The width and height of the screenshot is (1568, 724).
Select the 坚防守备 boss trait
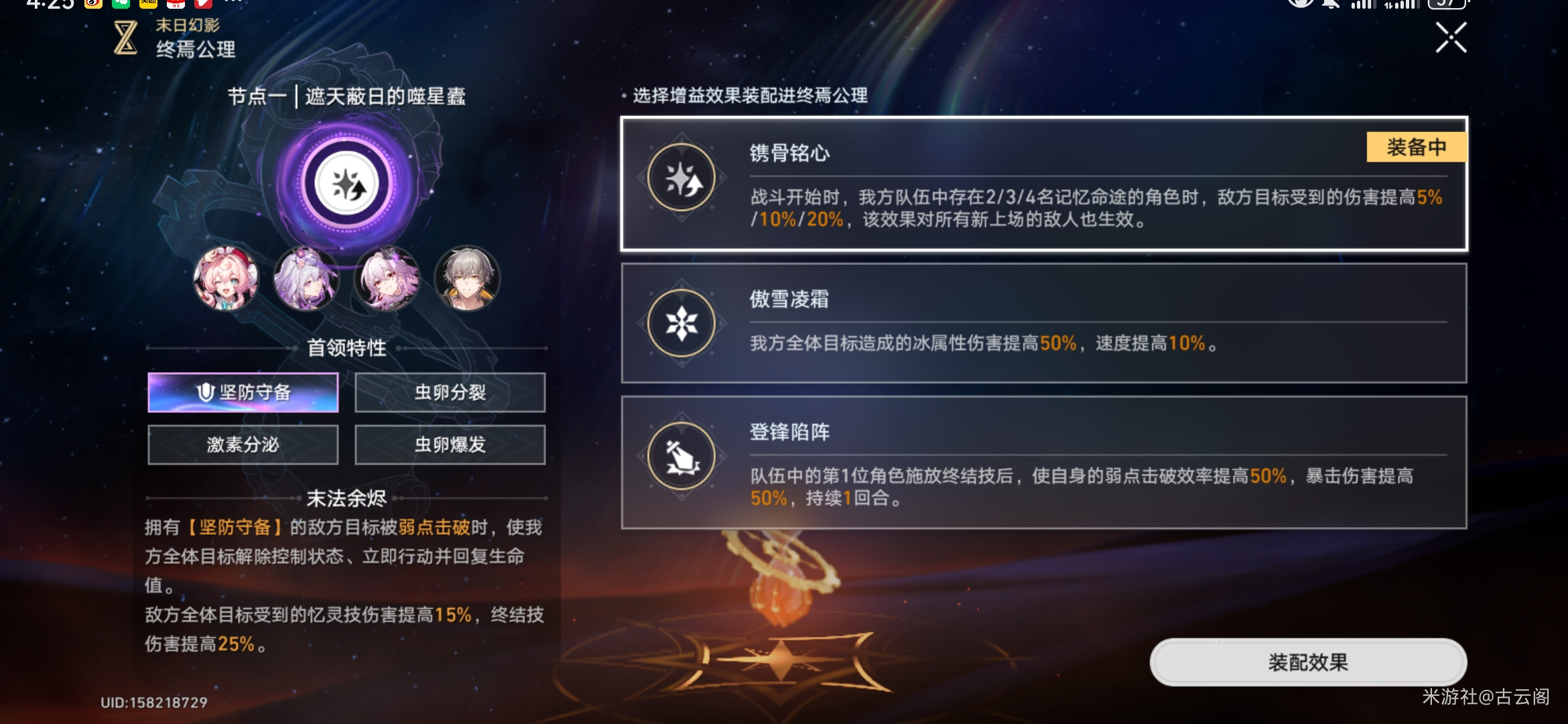[243, 393]
